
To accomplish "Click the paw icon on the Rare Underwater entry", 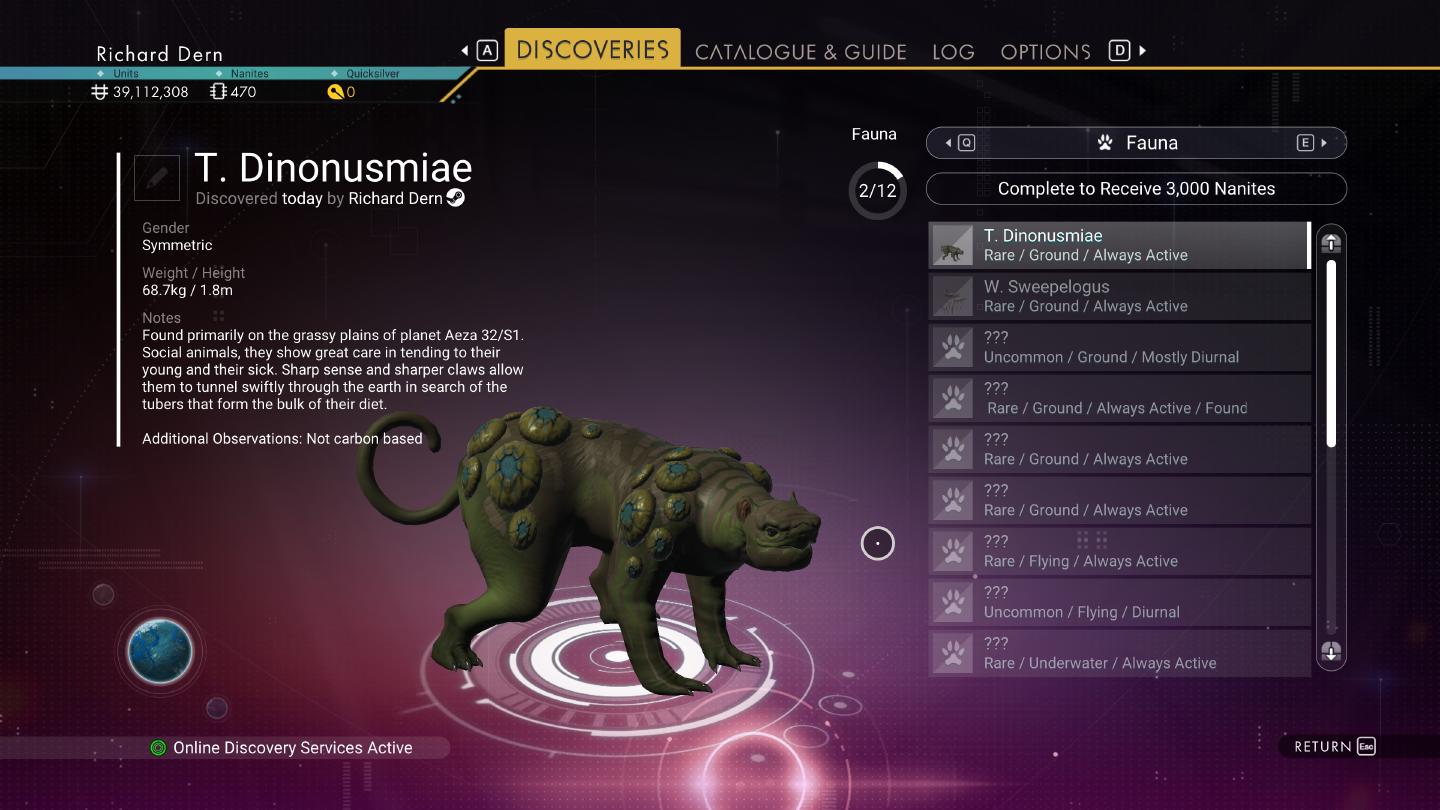I will tap(951, 652).
